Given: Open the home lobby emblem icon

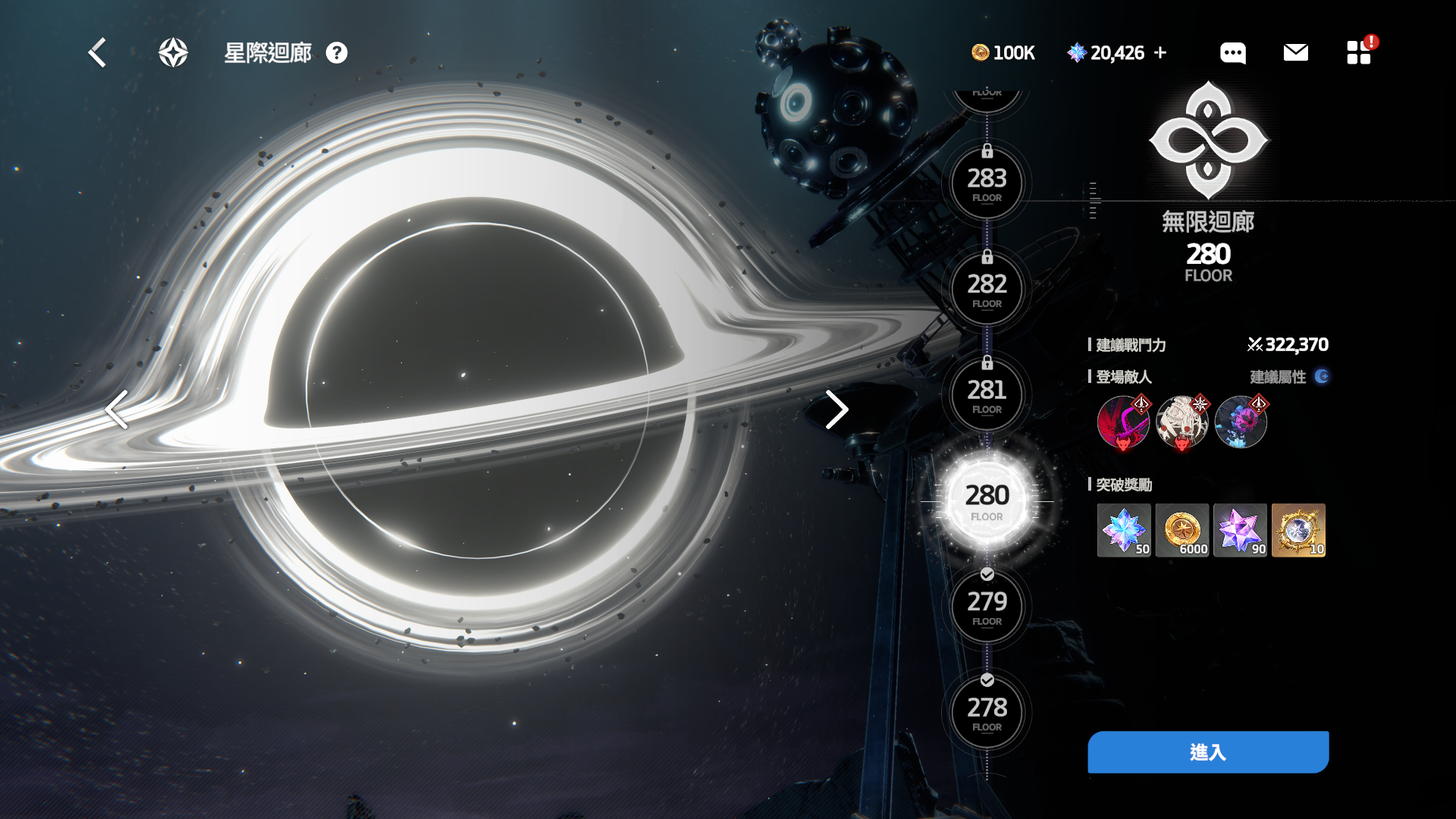Looking at the screenshot, I should (173, 53).
